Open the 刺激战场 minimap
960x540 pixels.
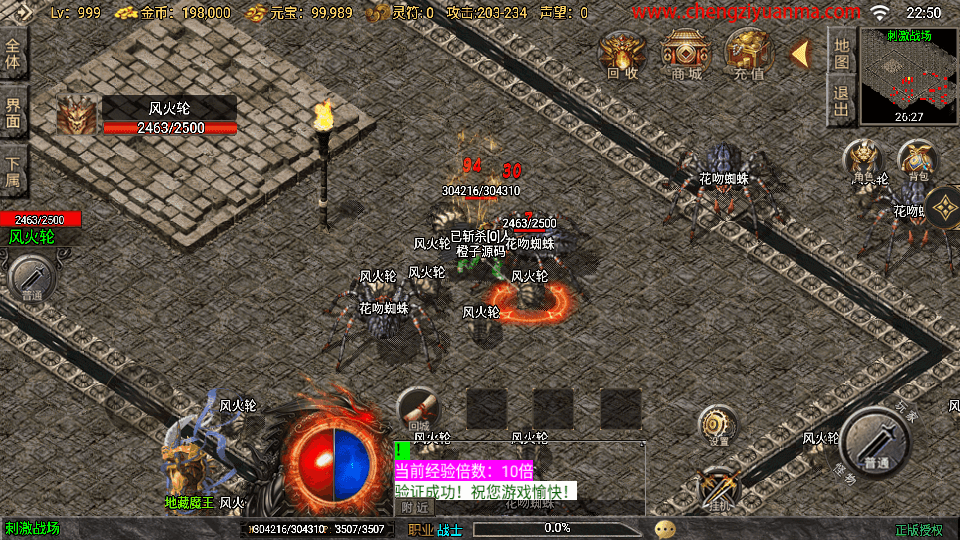(x=908, y=77)
